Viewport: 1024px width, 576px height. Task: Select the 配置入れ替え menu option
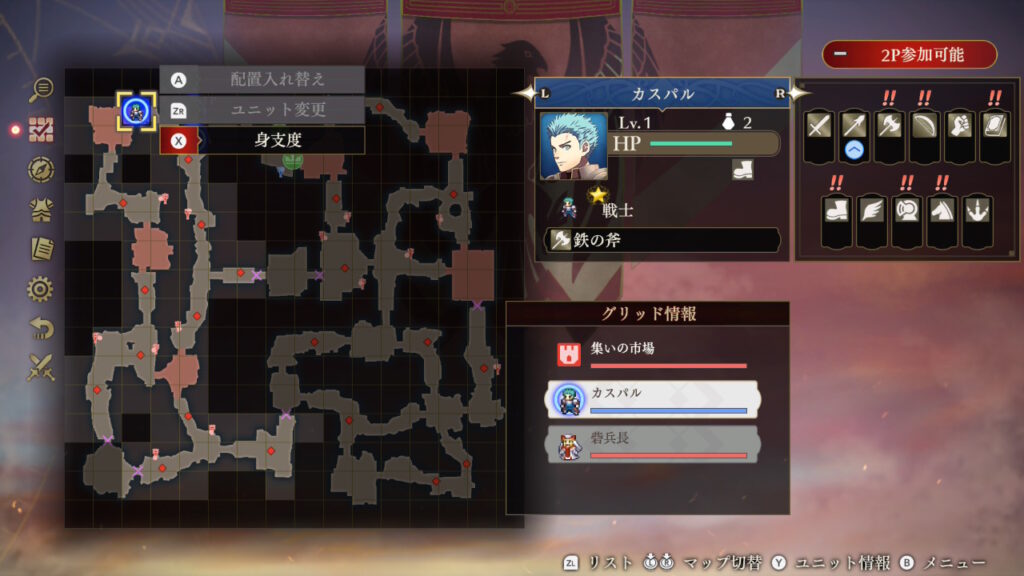pos(262,79)
